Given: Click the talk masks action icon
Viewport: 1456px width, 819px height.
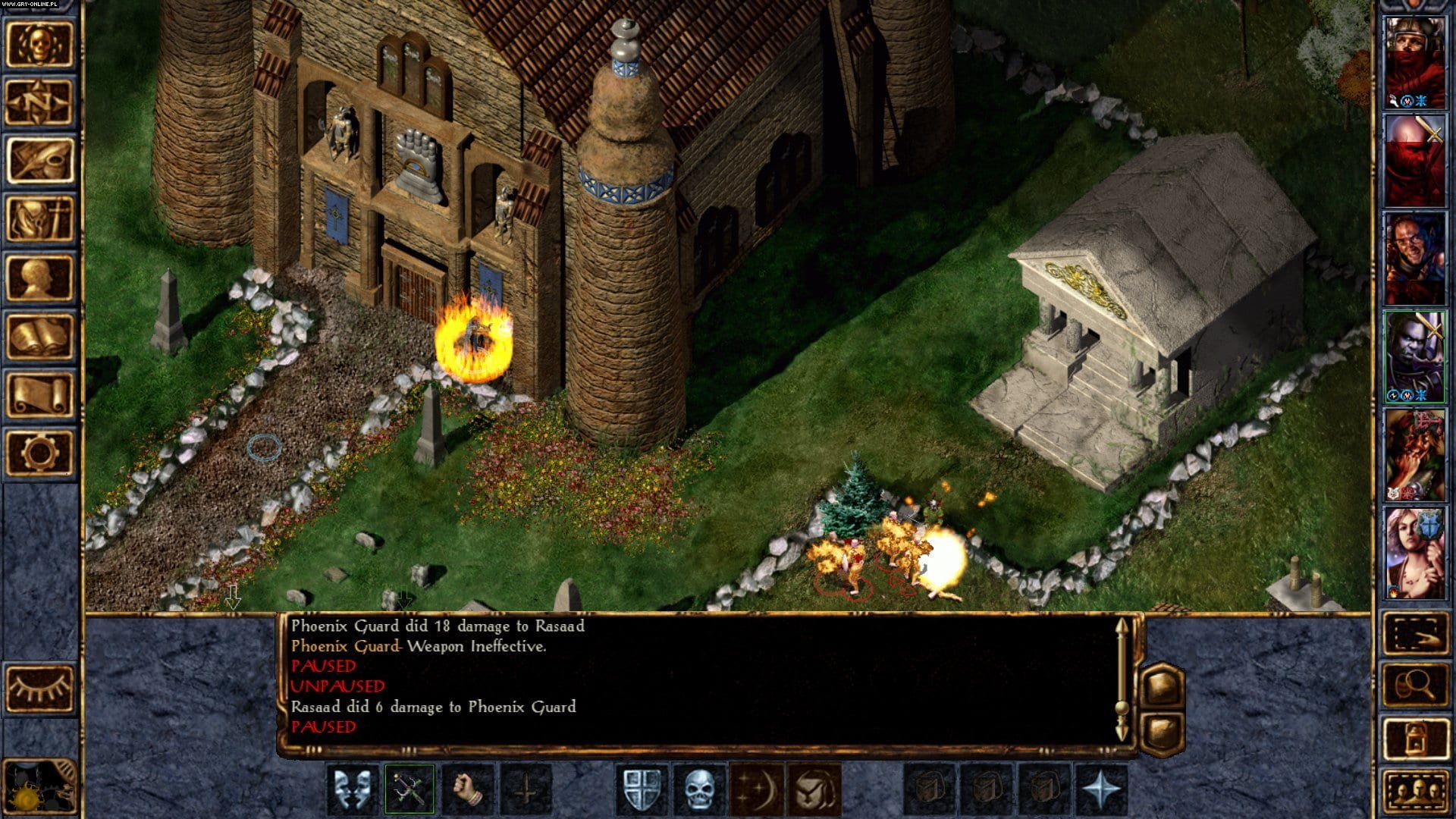Looking at the screenshot, I should click(353, 789).
